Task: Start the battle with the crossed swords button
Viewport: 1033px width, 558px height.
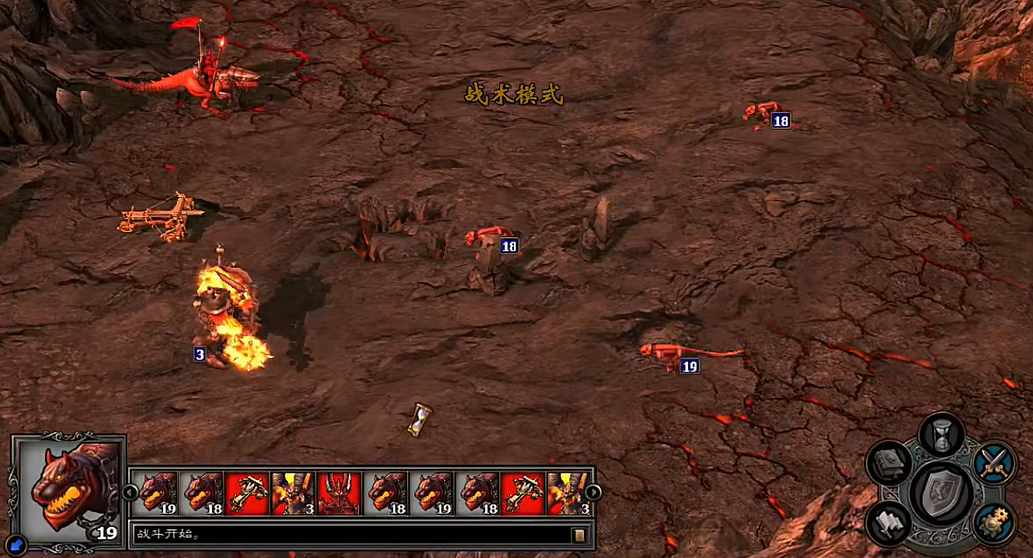Action: coord(994,464)
